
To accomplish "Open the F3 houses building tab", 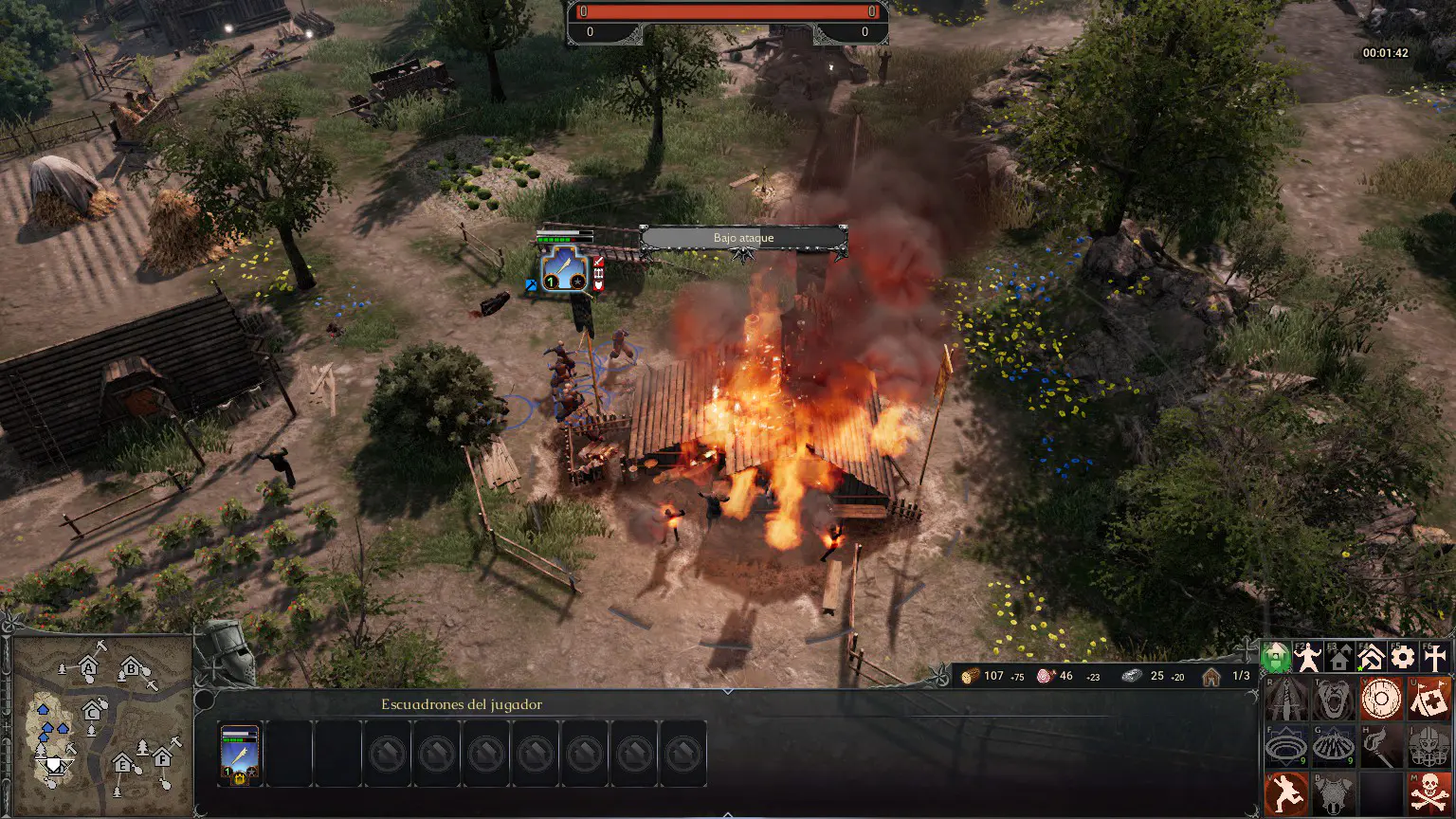I will tap(1339, 657).
